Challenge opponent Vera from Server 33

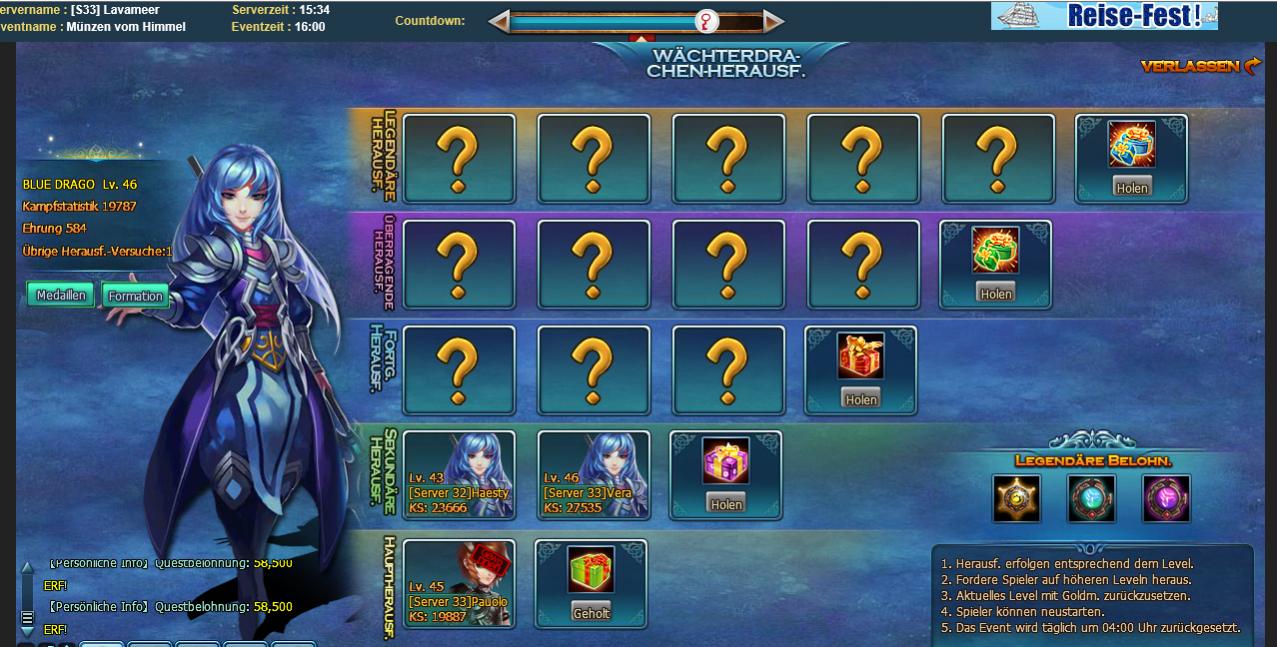593,475
